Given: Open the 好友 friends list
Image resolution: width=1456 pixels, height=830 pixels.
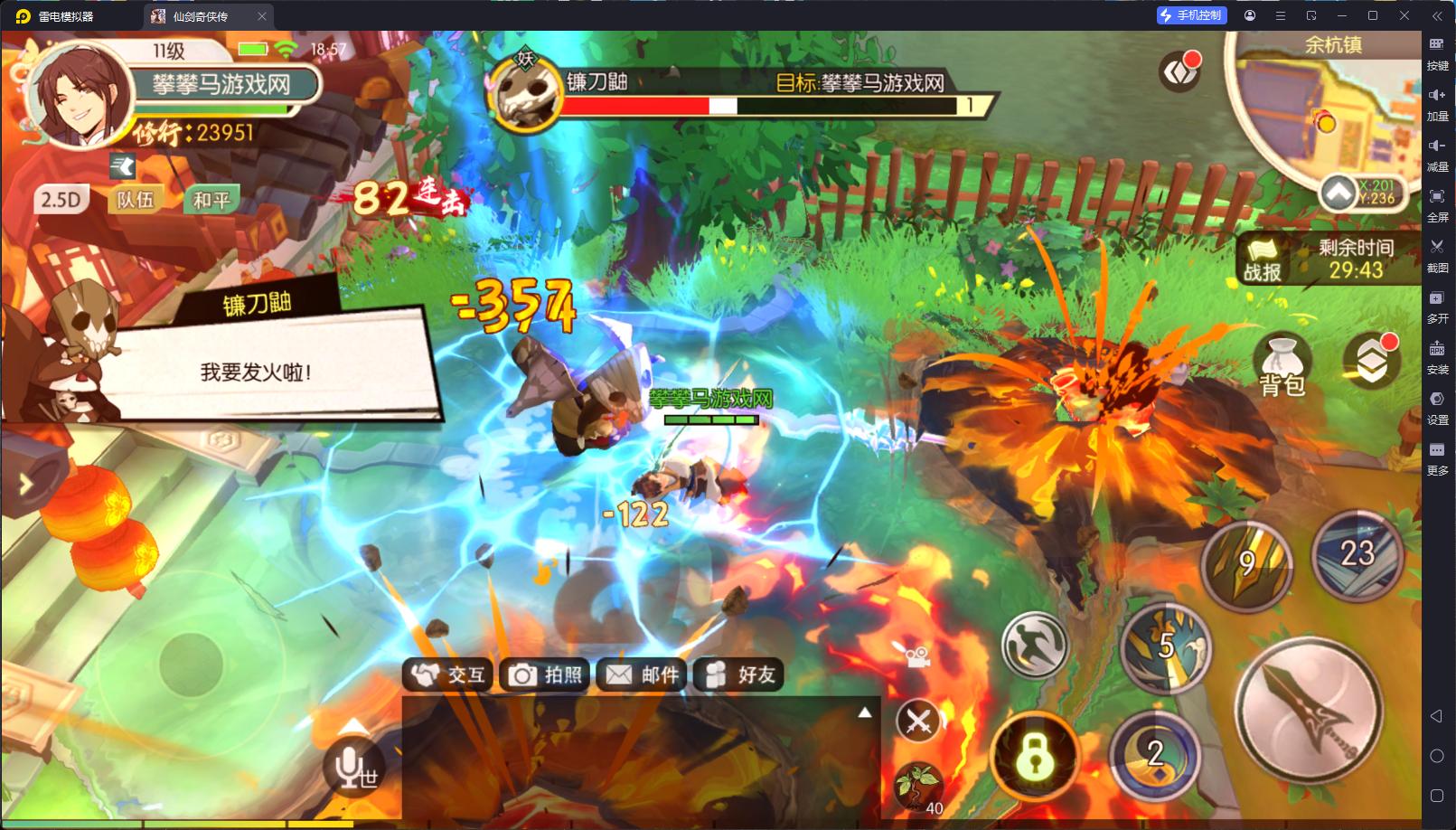Looking at the screenshot, I should [x=739, y=674].
